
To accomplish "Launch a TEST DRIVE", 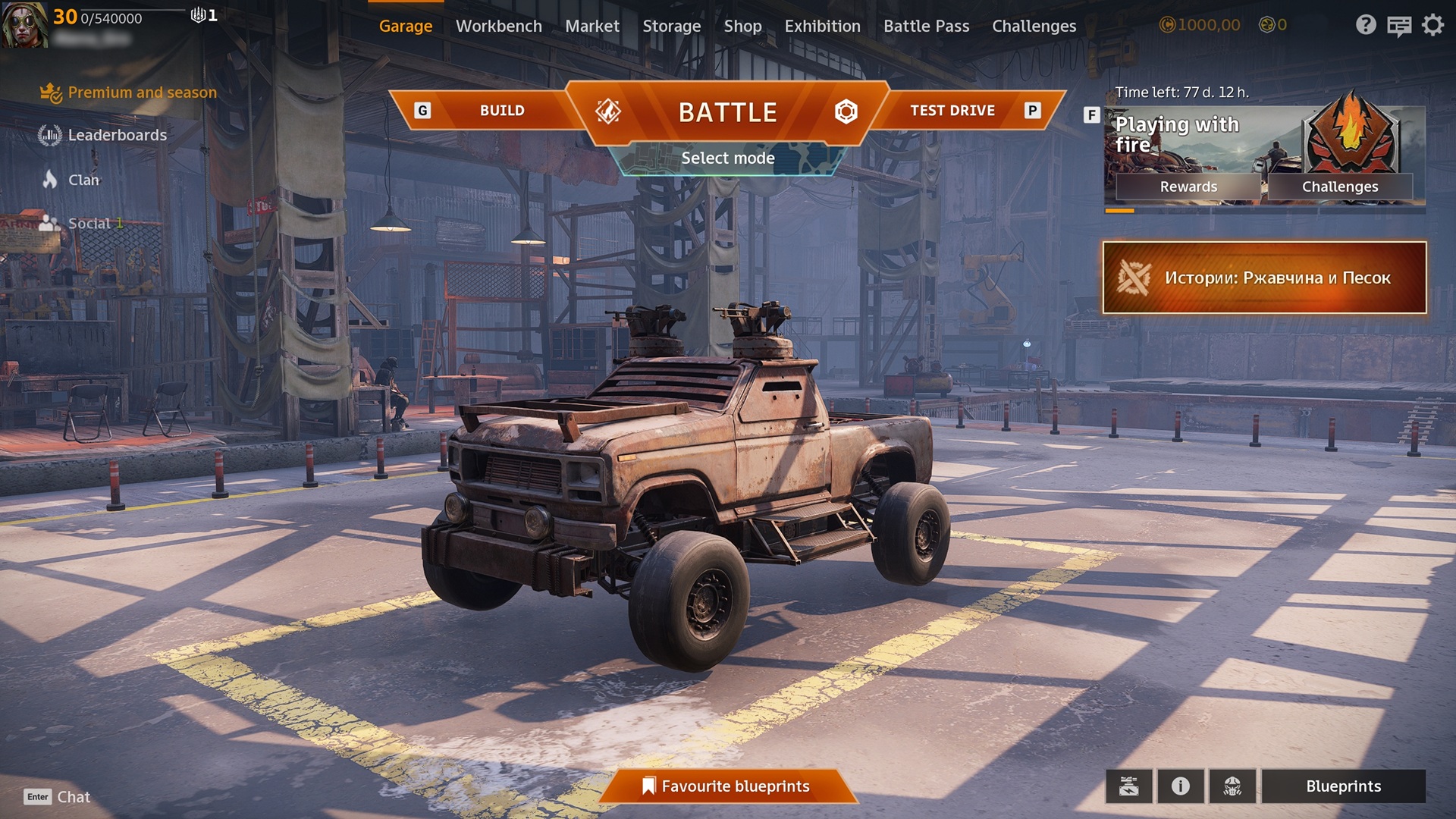I will pos(952,111).
